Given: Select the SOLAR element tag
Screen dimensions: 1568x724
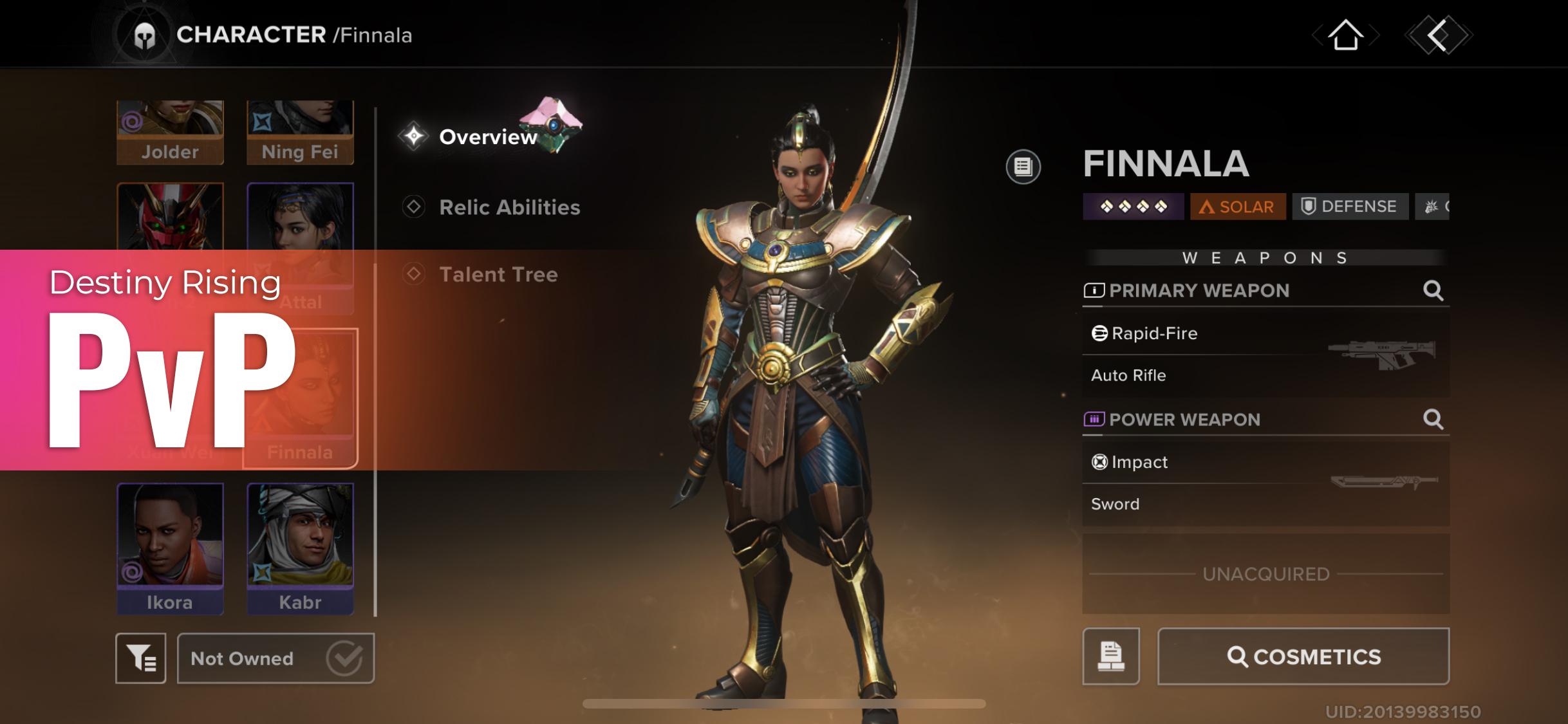Looking at the screenshot, I should [1237, 207].
